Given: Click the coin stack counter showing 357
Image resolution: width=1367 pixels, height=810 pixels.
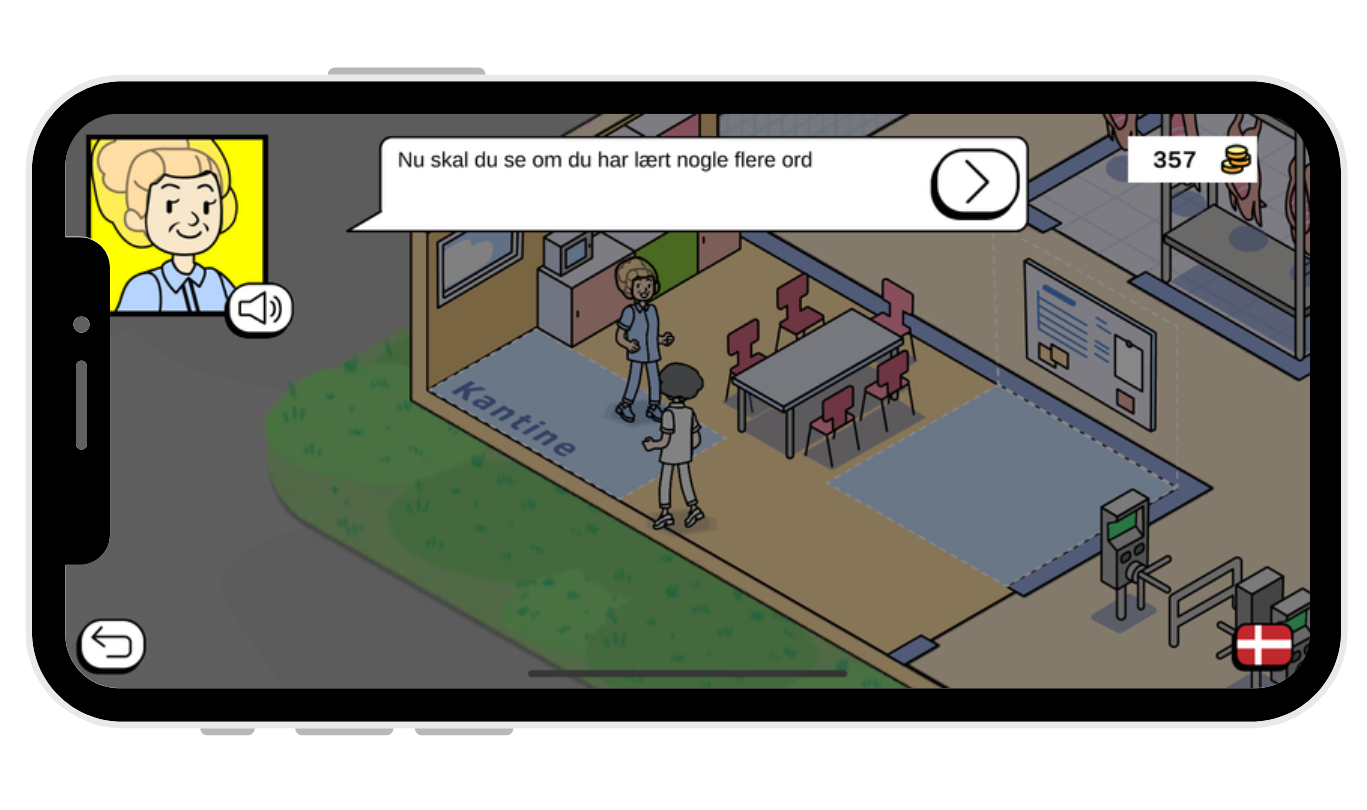Looking at the screenshot, I should point(1191,160).
